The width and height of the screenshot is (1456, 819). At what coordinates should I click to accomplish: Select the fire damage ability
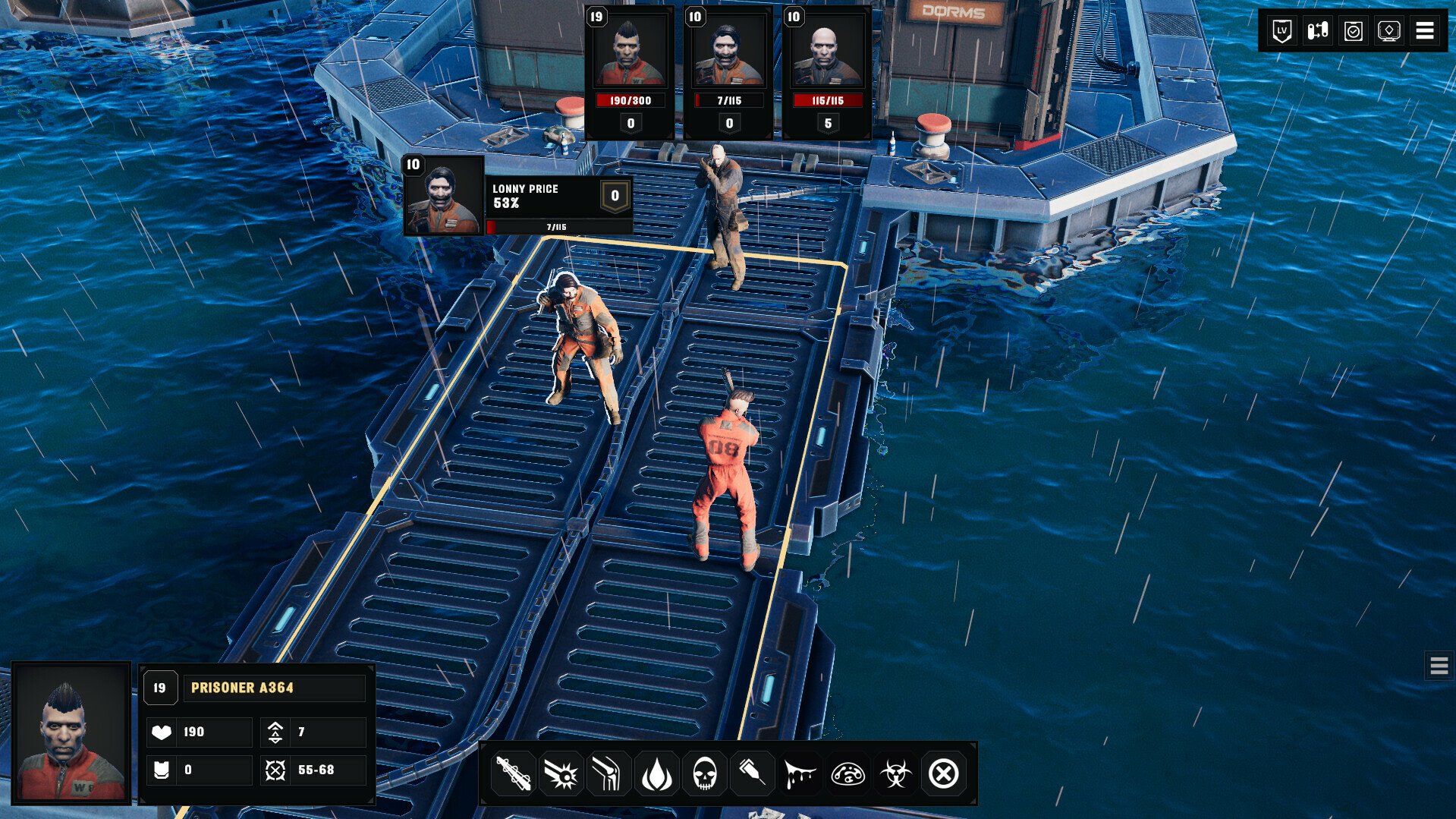[656, 773]
